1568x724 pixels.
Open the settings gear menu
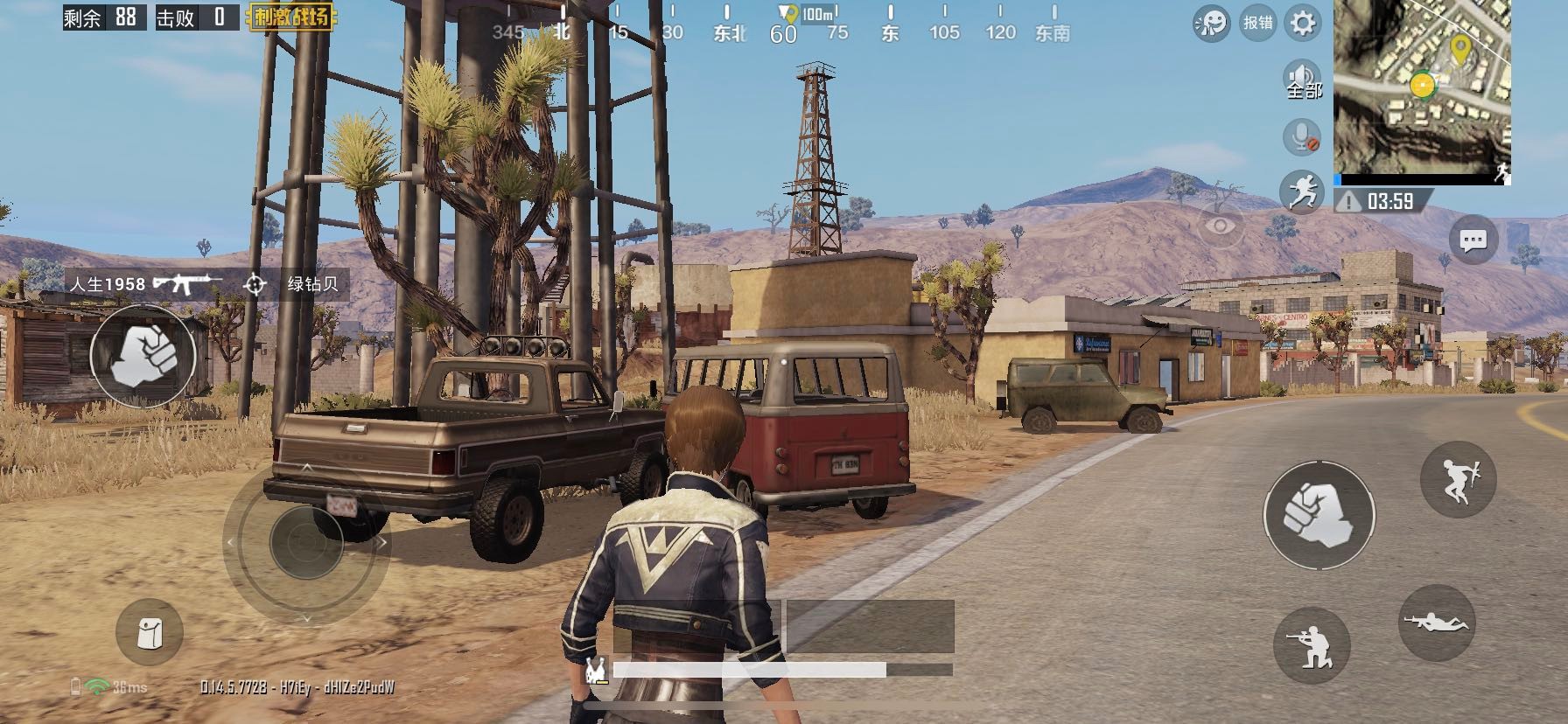(x=1302, y=23)
